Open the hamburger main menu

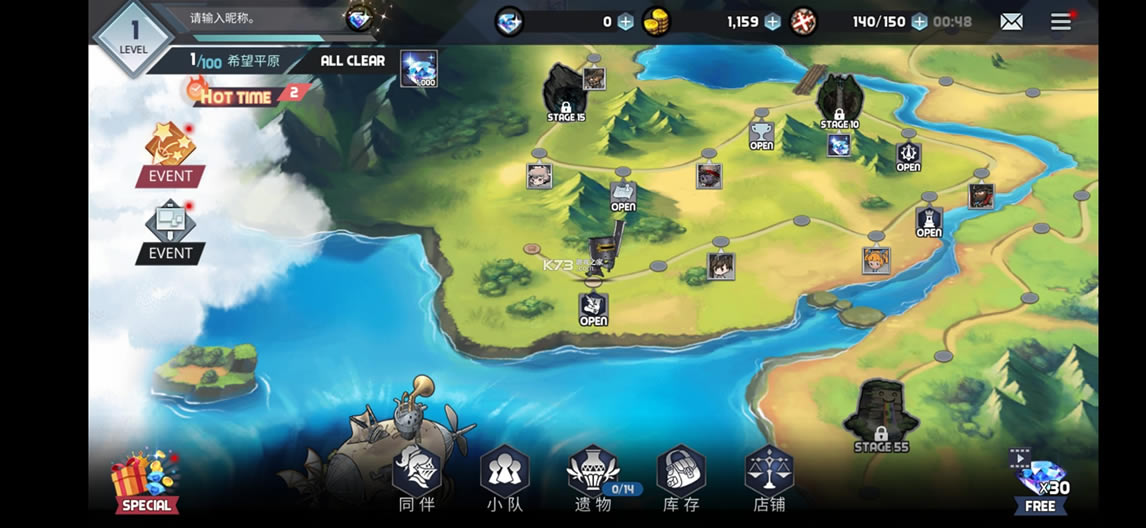[1061, 21]
